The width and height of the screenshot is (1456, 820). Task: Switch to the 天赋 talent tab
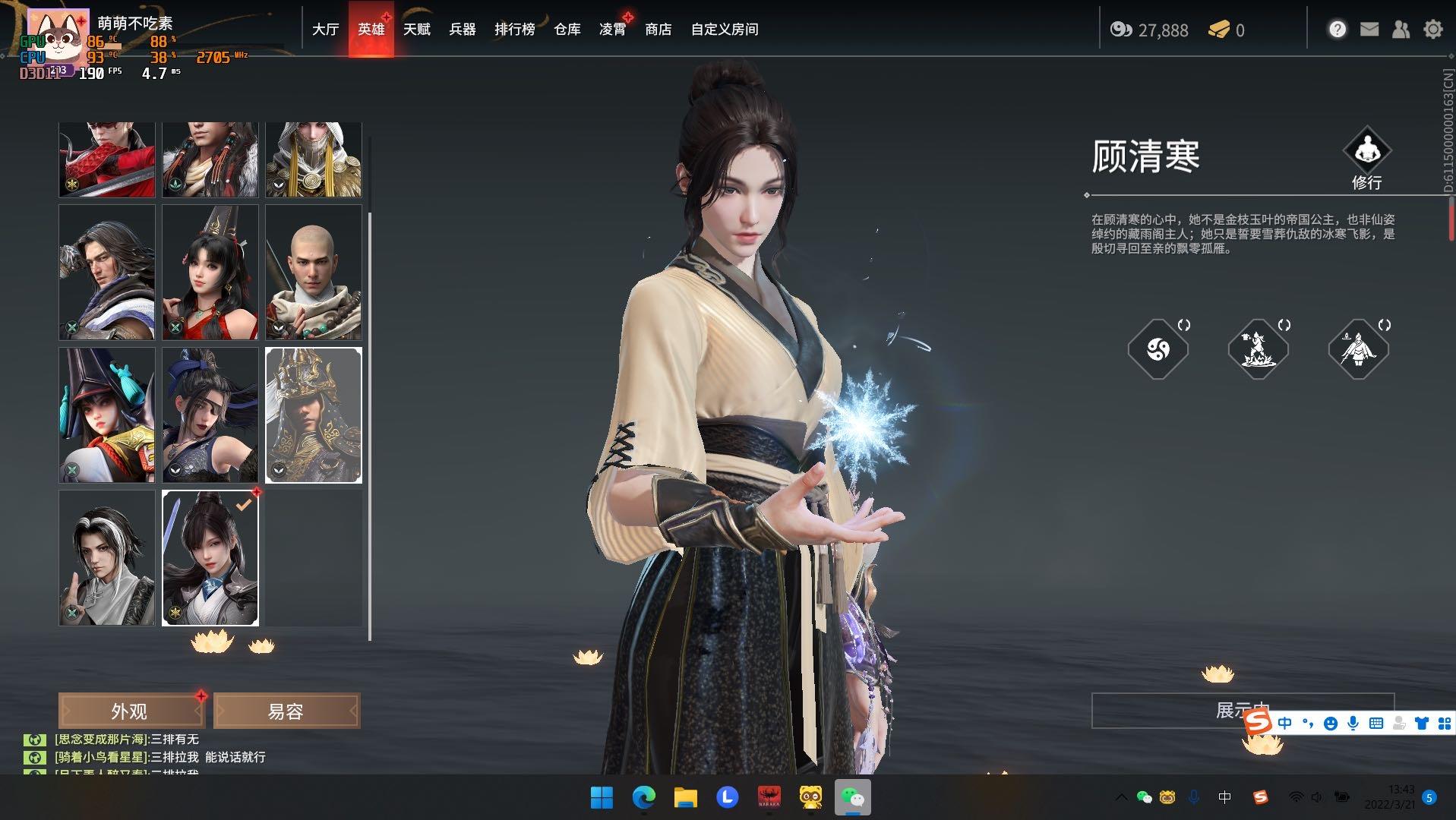(x=416, y=30)
